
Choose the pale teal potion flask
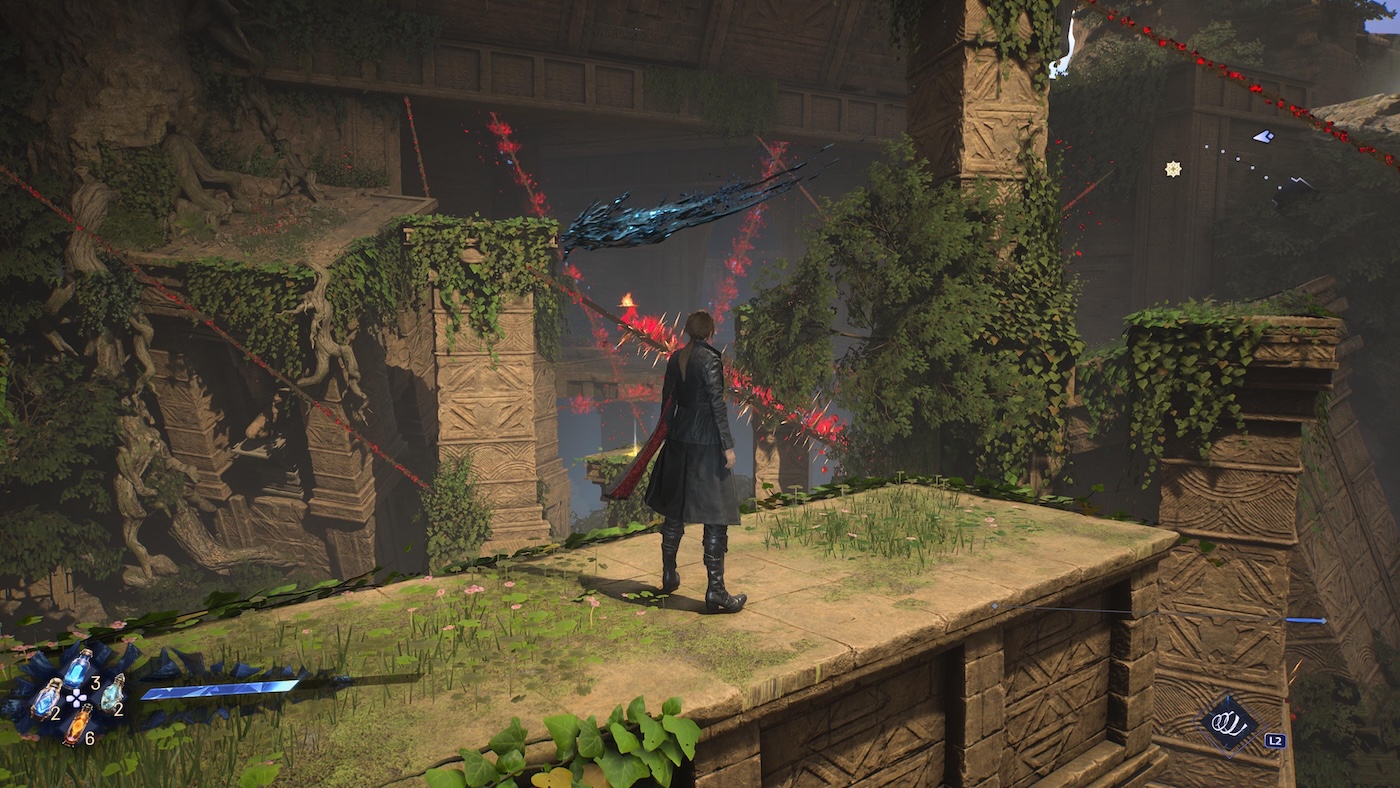[111, 692]
